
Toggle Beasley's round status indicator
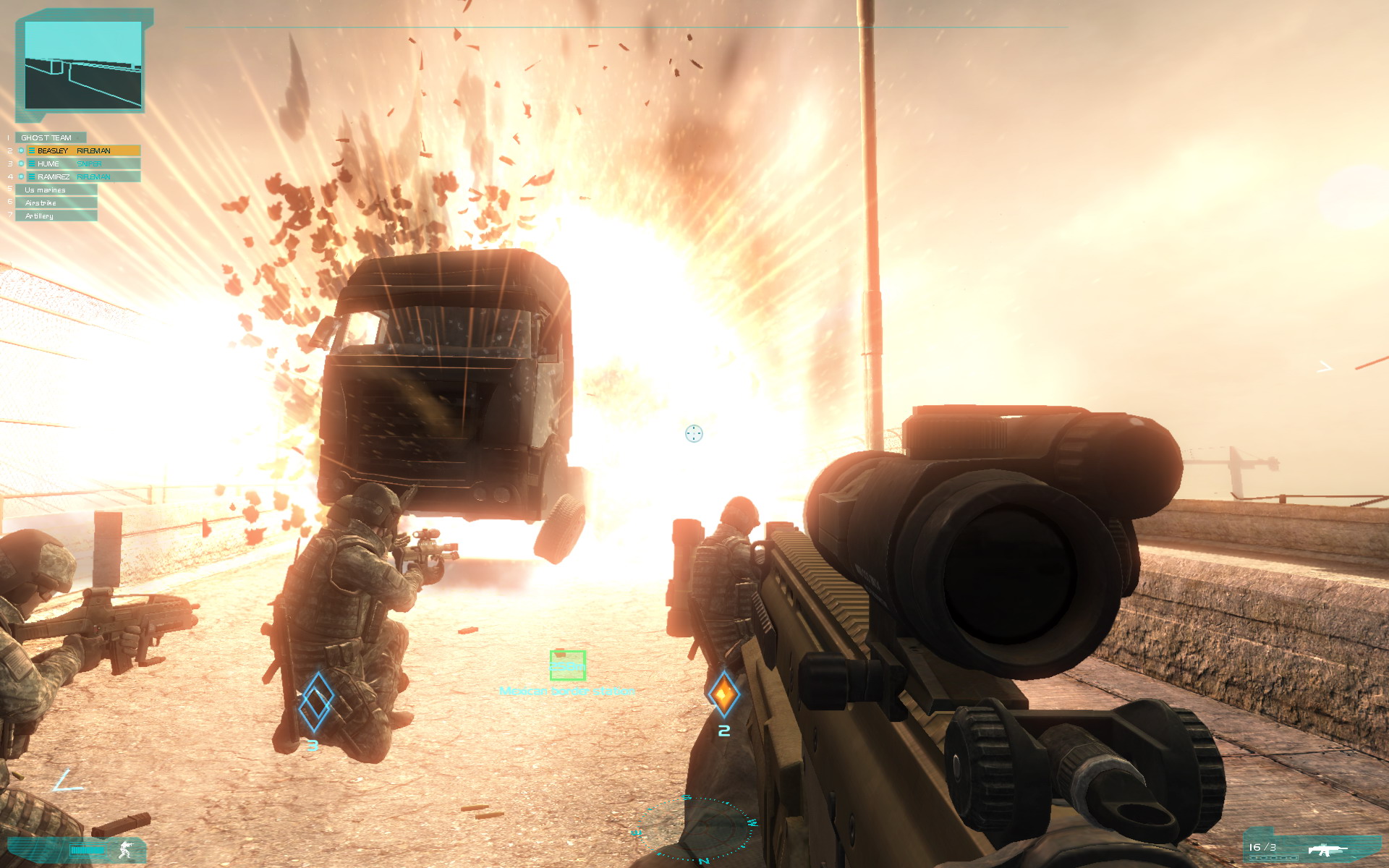point(21,150)
